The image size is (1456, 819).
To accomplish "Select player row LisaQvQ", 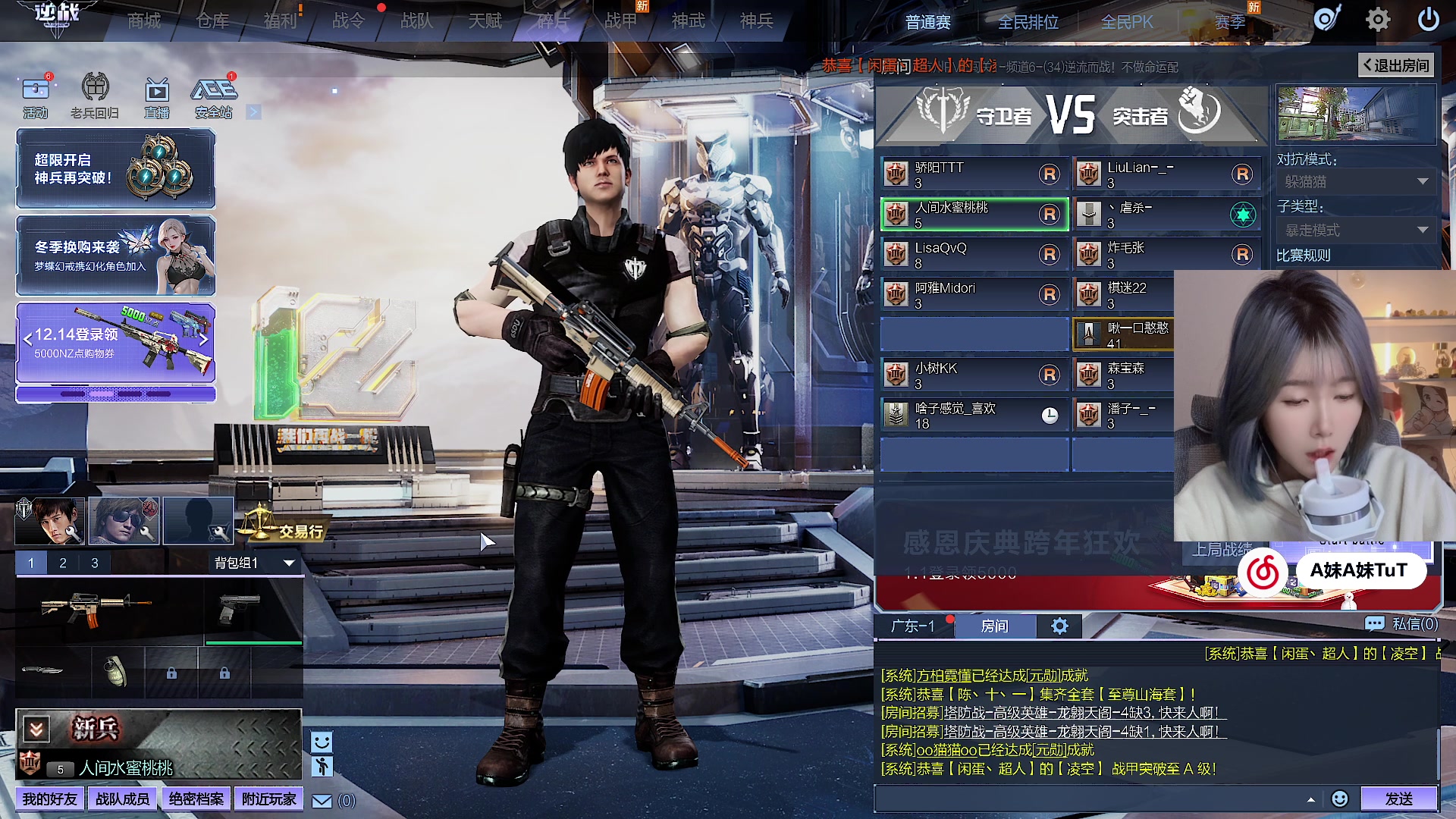I will coord(974,255).
